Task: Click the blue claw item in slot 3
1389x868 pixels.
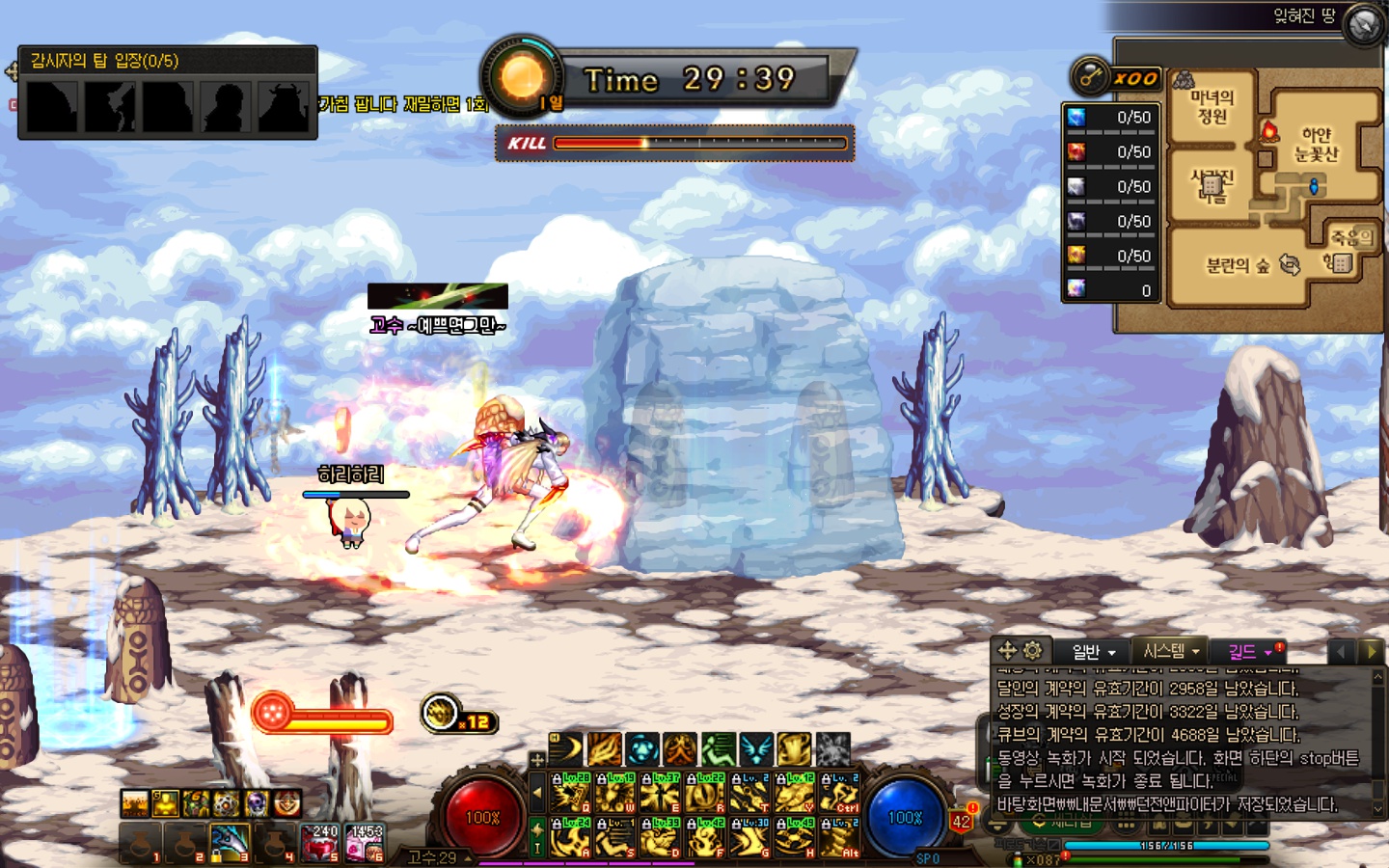Action: (231, 842)
